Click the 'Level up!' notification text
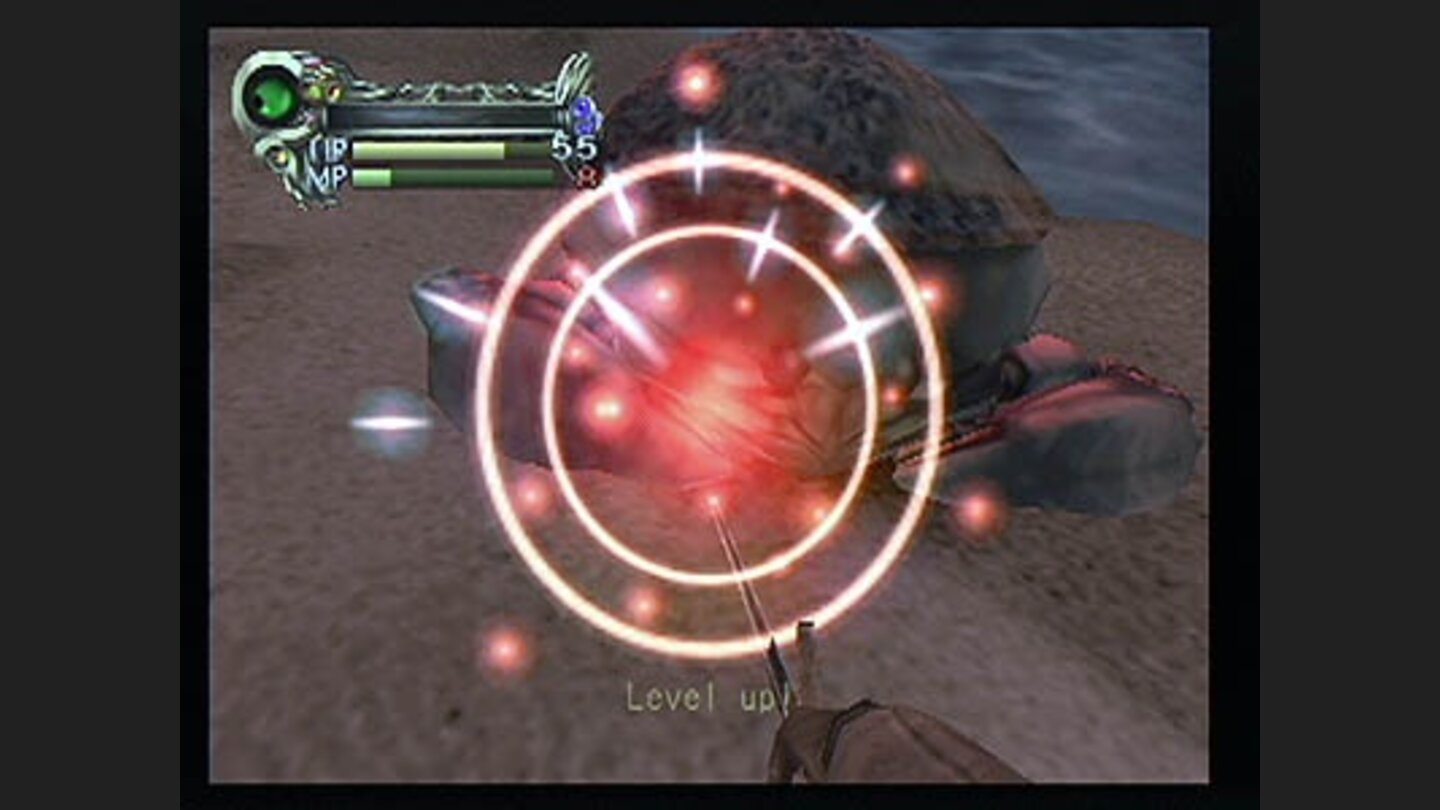Image resolution: width=1440 pixels, height=810 pixels. click(x=712, y=695)
